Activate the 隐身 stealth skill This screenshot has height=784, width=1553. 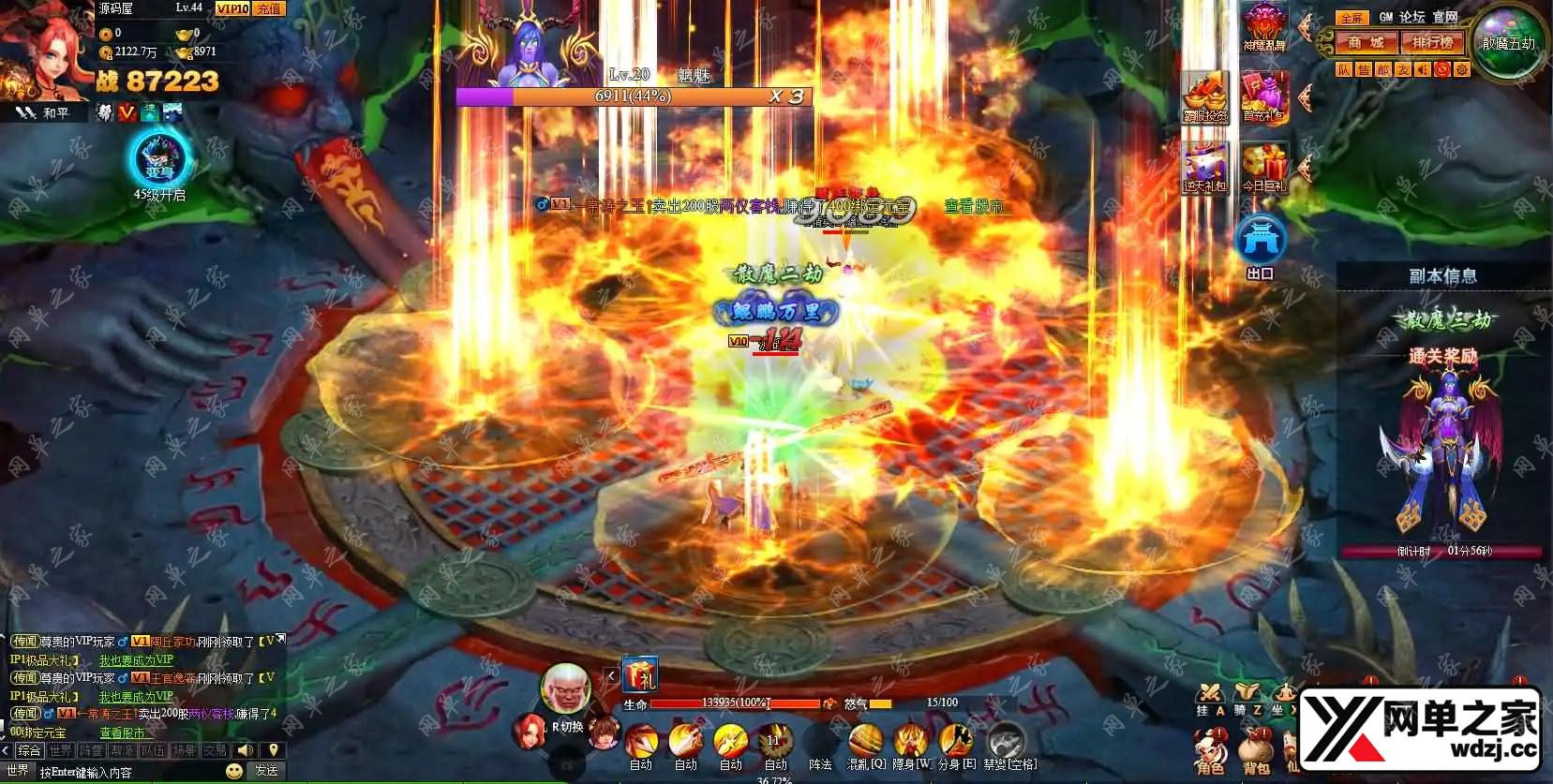click(x=909, y=742)
